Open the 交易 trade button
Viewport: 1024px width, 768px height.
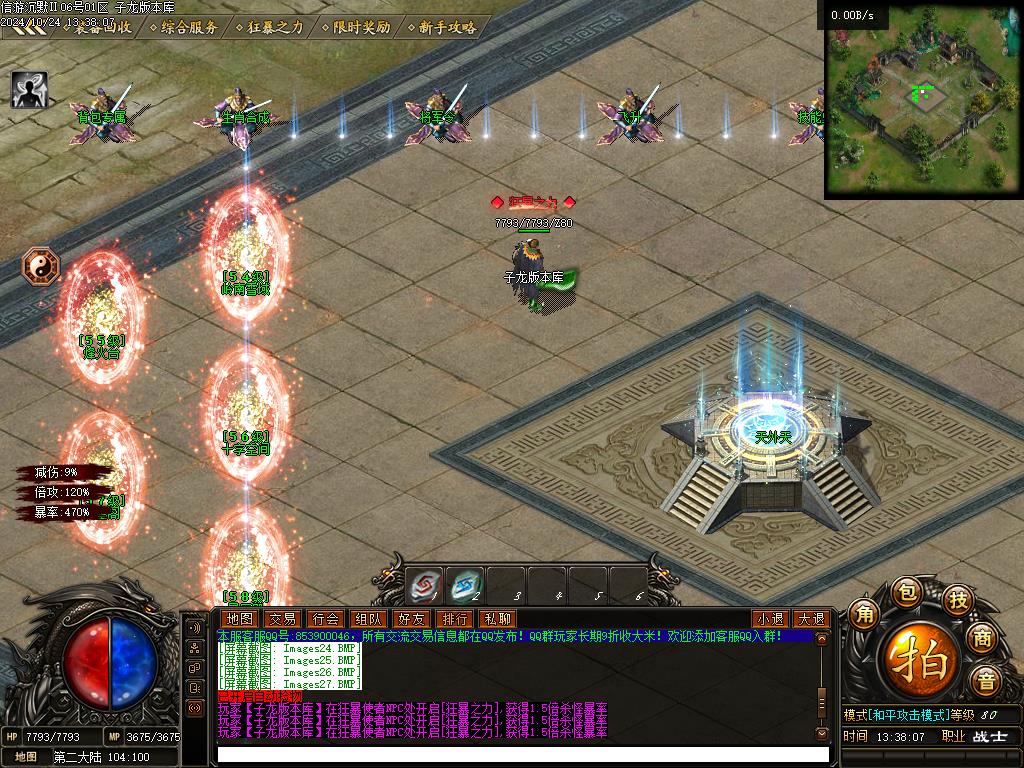282,619
